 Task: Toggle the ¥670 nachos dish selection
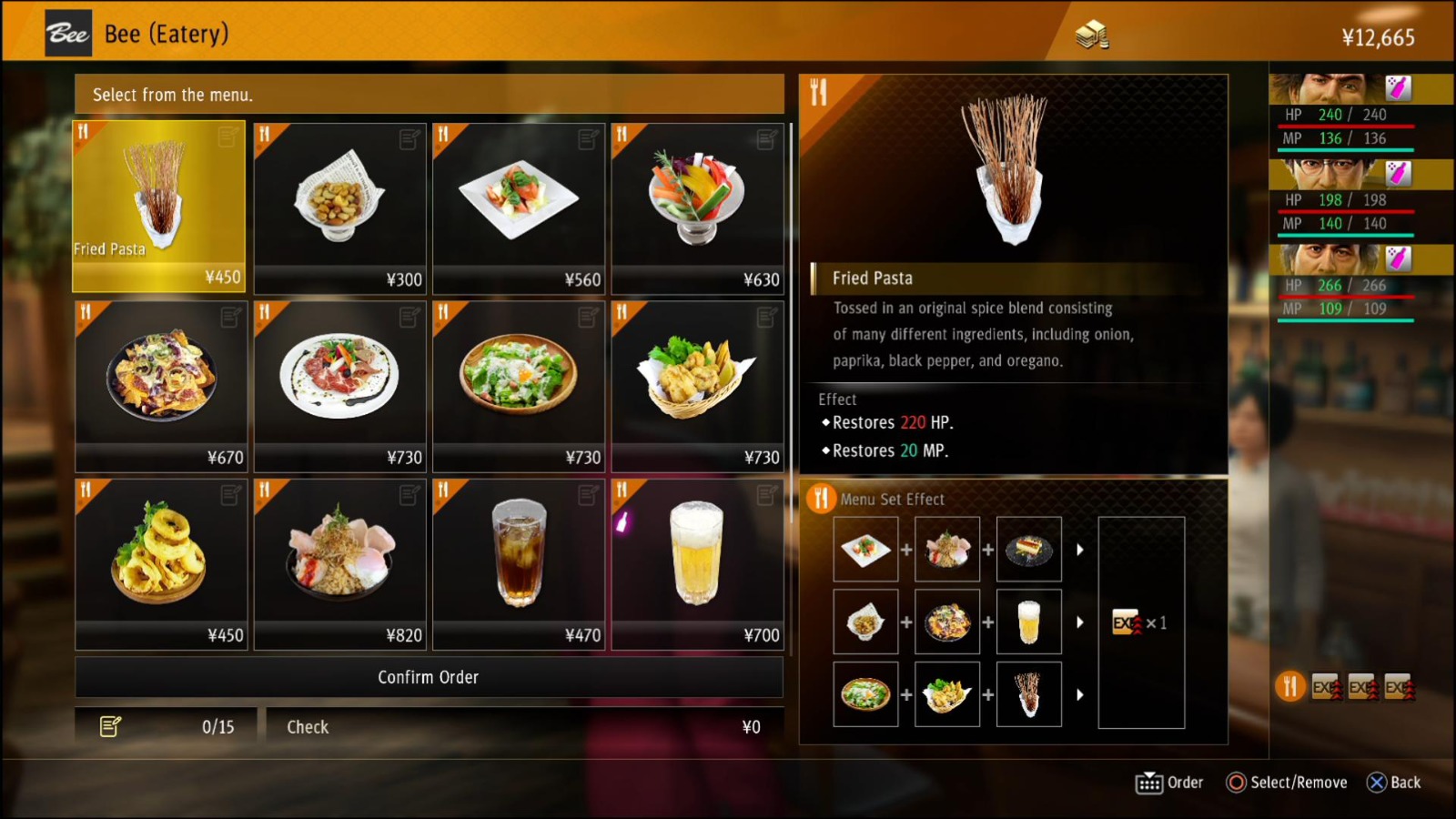160,382
